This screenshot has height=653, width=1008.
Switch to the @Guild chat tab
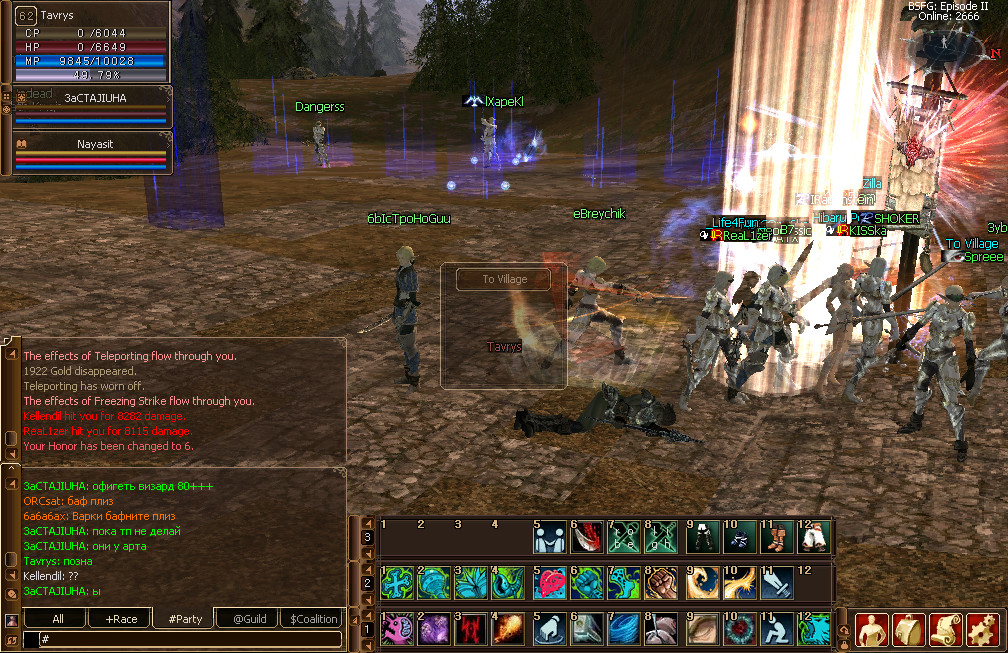tap(249, 619)
